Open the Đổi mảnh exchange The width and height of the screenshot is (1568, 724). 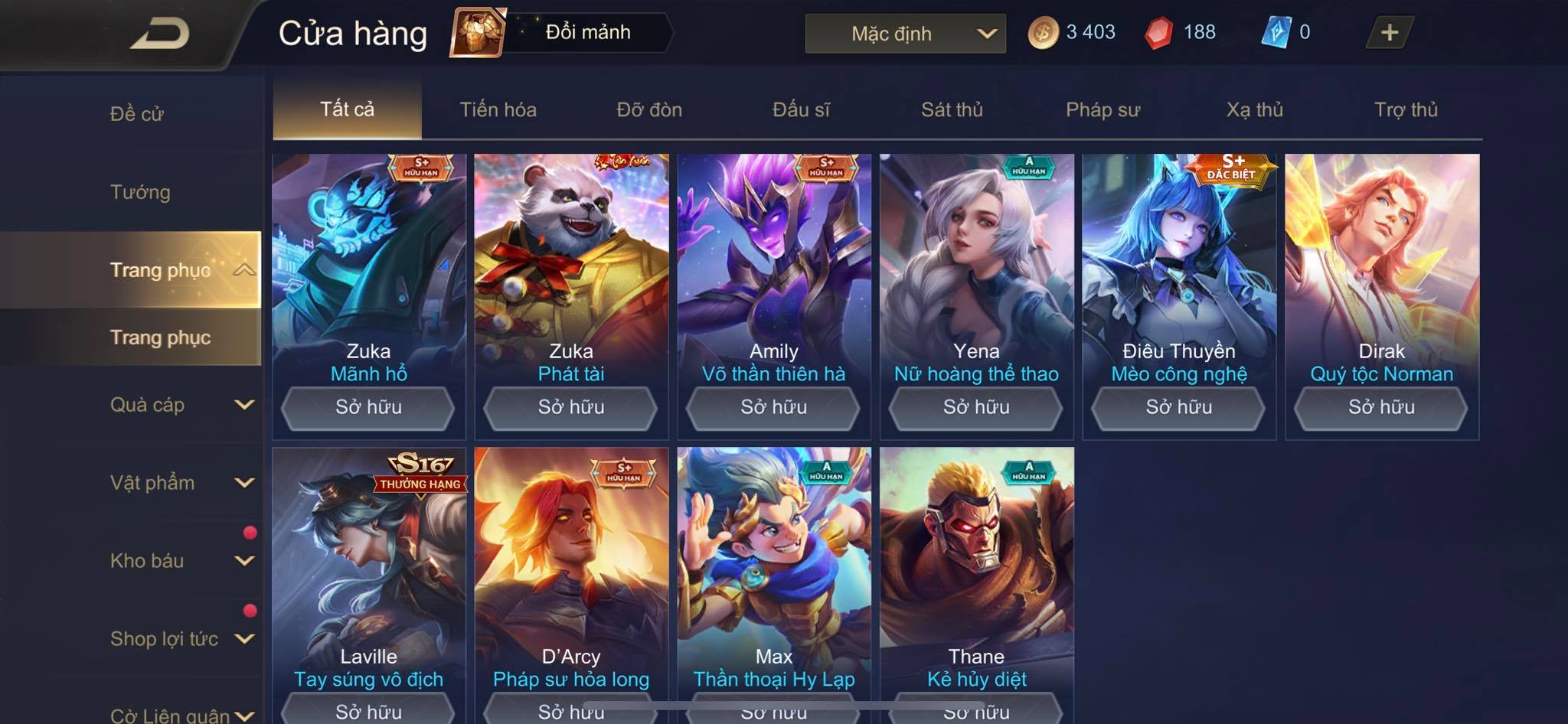pyautogui.click(x=563, y=33)
